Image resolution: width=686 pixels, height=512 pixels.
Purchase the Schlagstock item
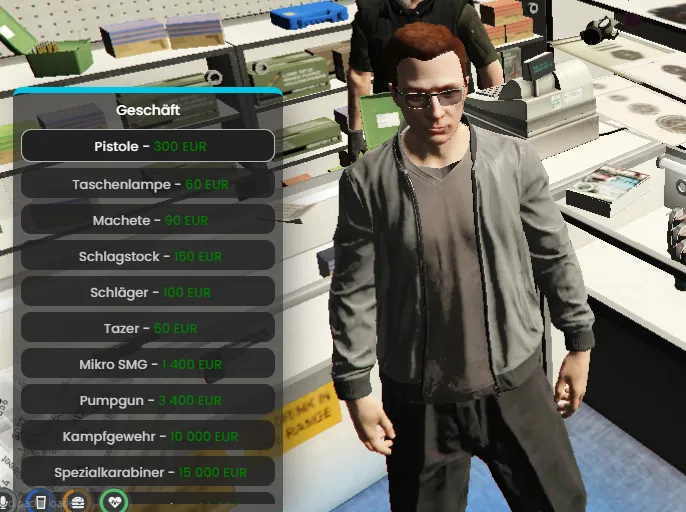pos(148,256)
